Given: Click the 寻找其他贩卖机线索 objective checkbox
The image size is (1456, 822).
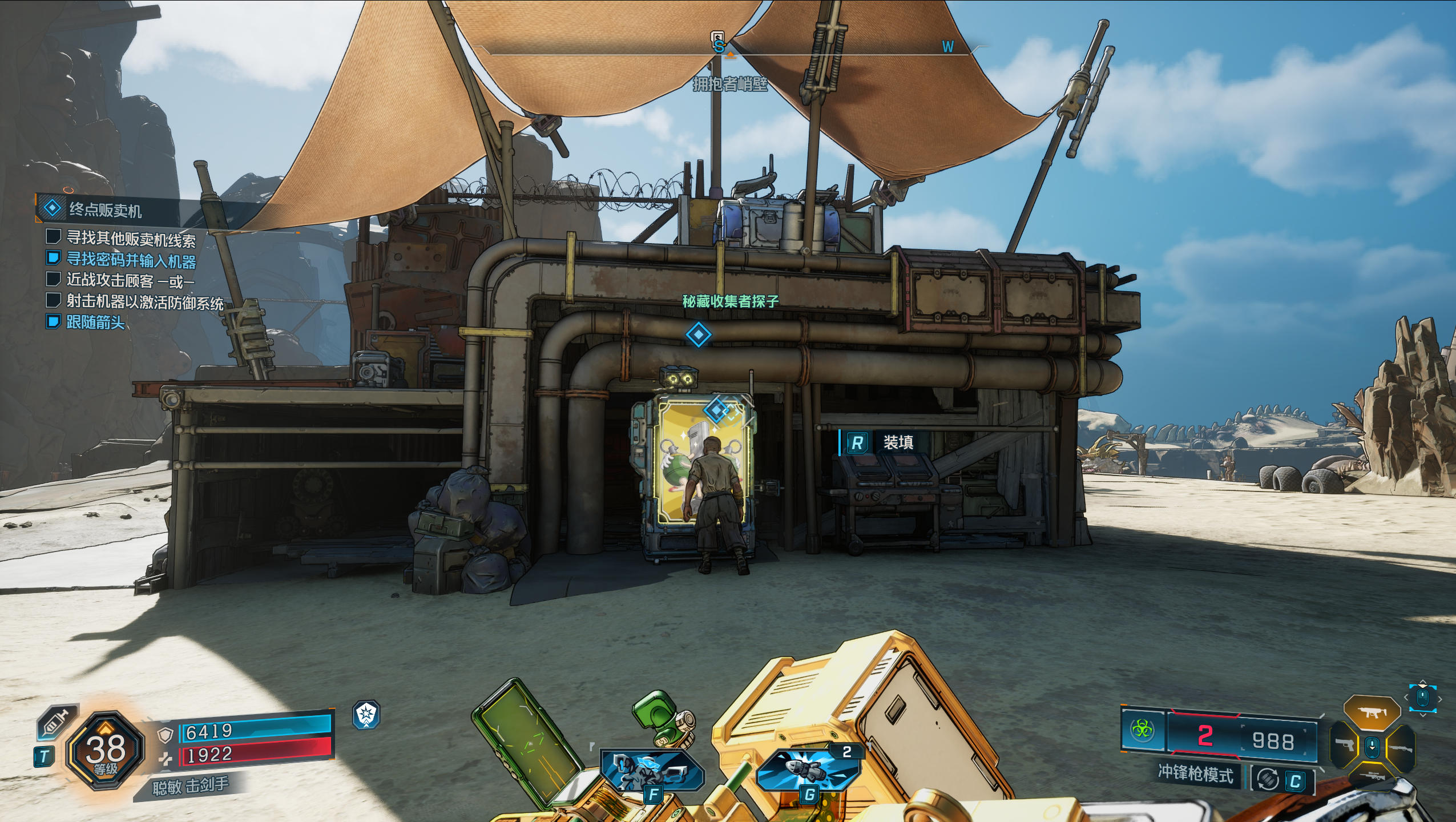Looking at the screenshot, I should point(54,236).
